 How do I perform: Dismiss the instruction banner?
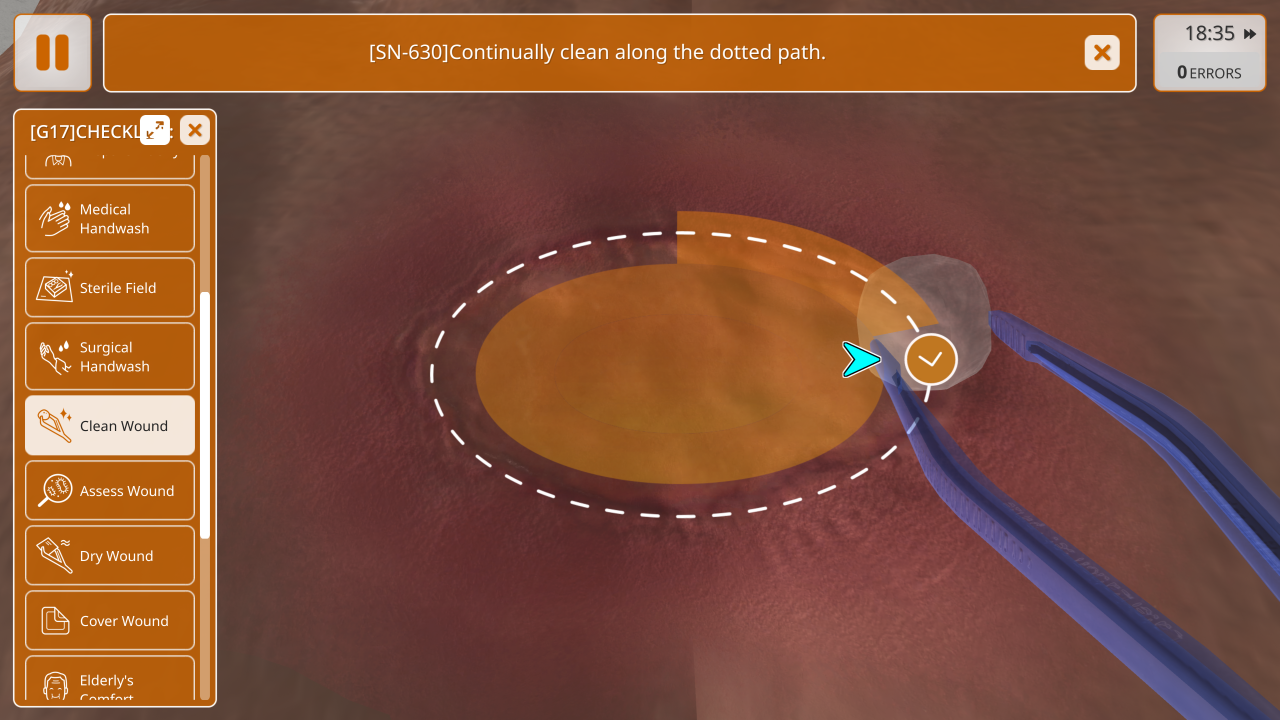point(1102,53)
